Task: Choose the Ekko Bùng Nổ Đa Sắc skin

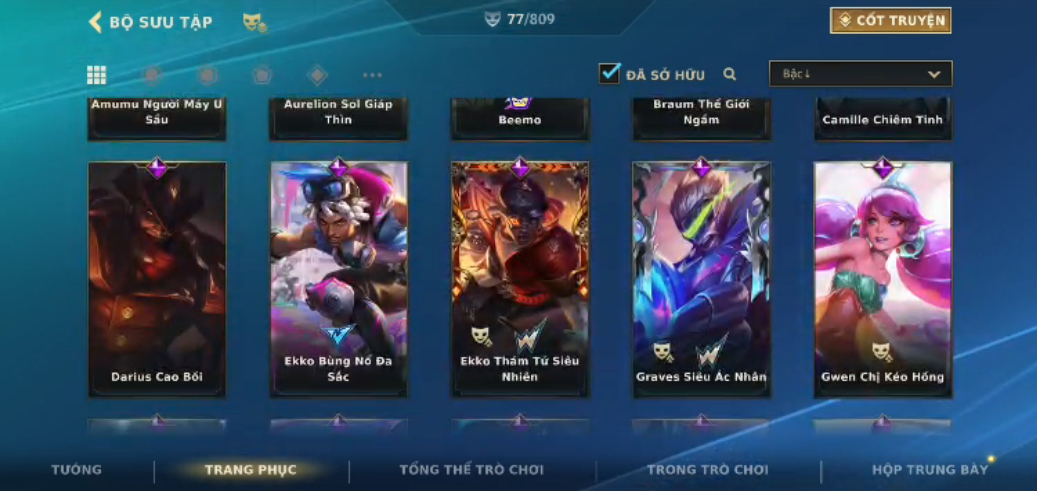Action: 339,279
